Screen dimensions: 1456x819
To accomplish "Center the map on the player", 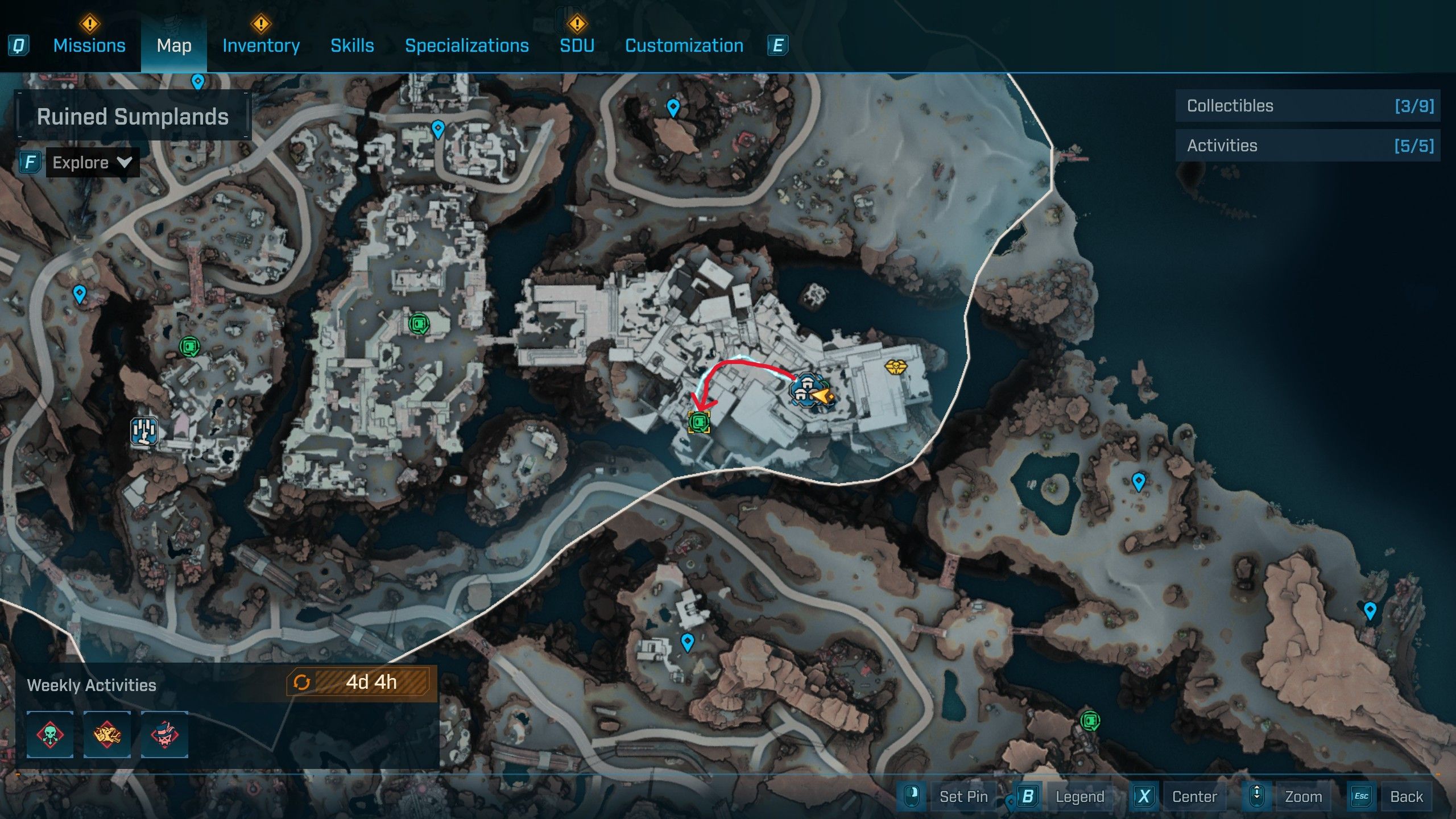I will [1194, 796].
